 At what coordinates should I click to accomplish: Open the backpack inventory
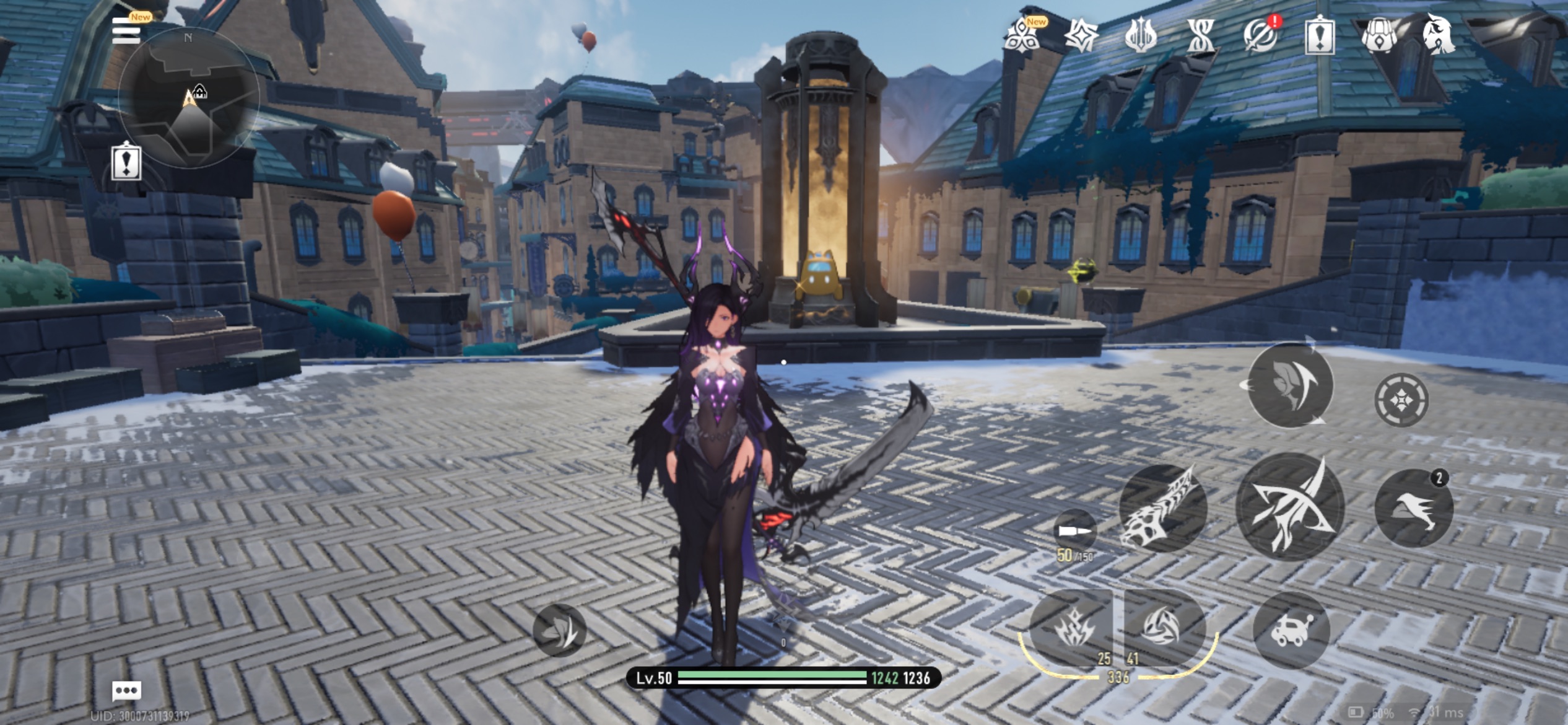tap(1379, 35)
